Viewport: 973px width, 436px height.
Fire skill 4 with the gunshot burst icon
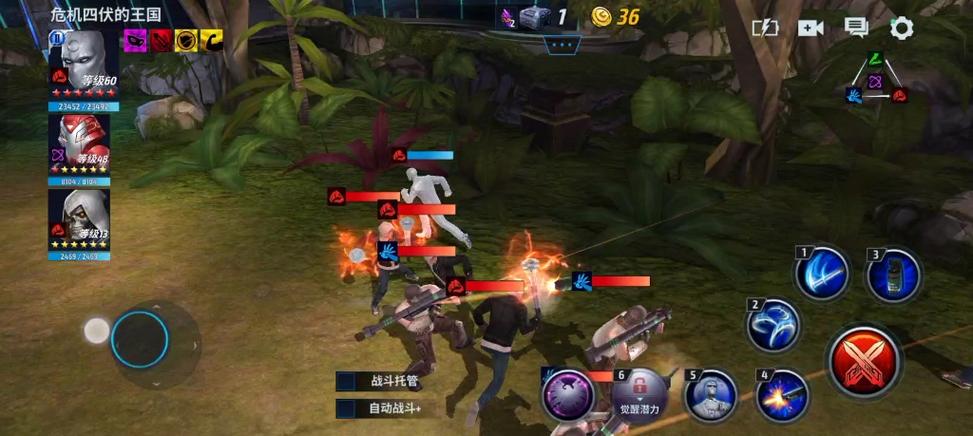point(781,396)
